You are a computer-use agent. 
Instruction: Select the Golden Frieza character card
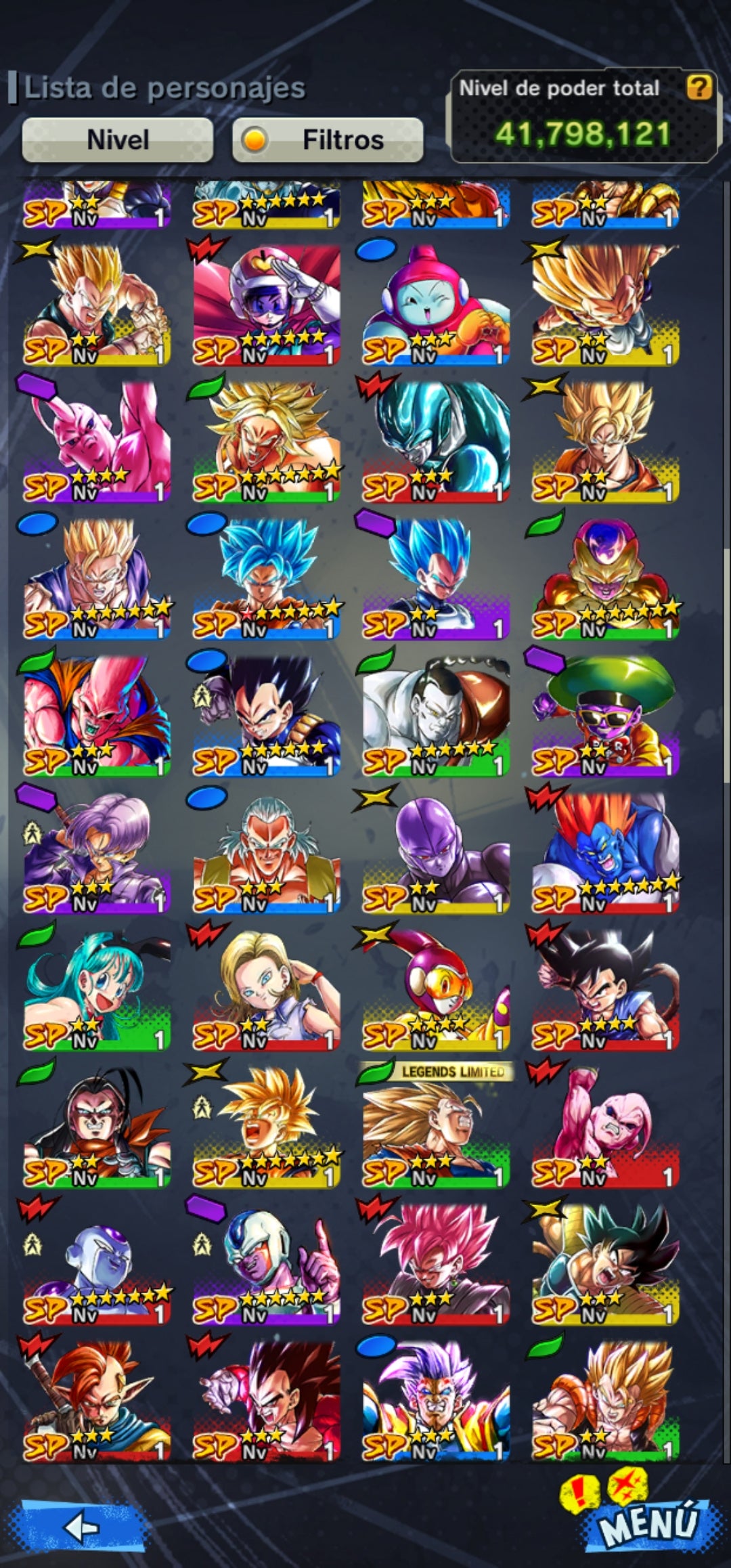604,580
